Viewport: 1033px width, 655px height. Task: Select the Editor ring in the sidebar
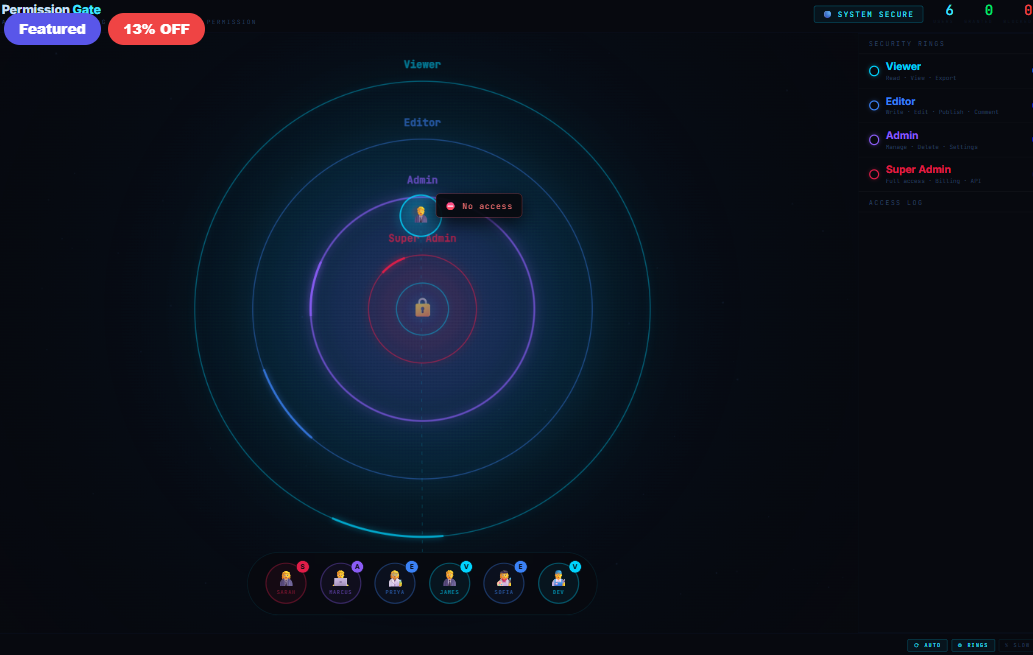click(x=945, y=105)
